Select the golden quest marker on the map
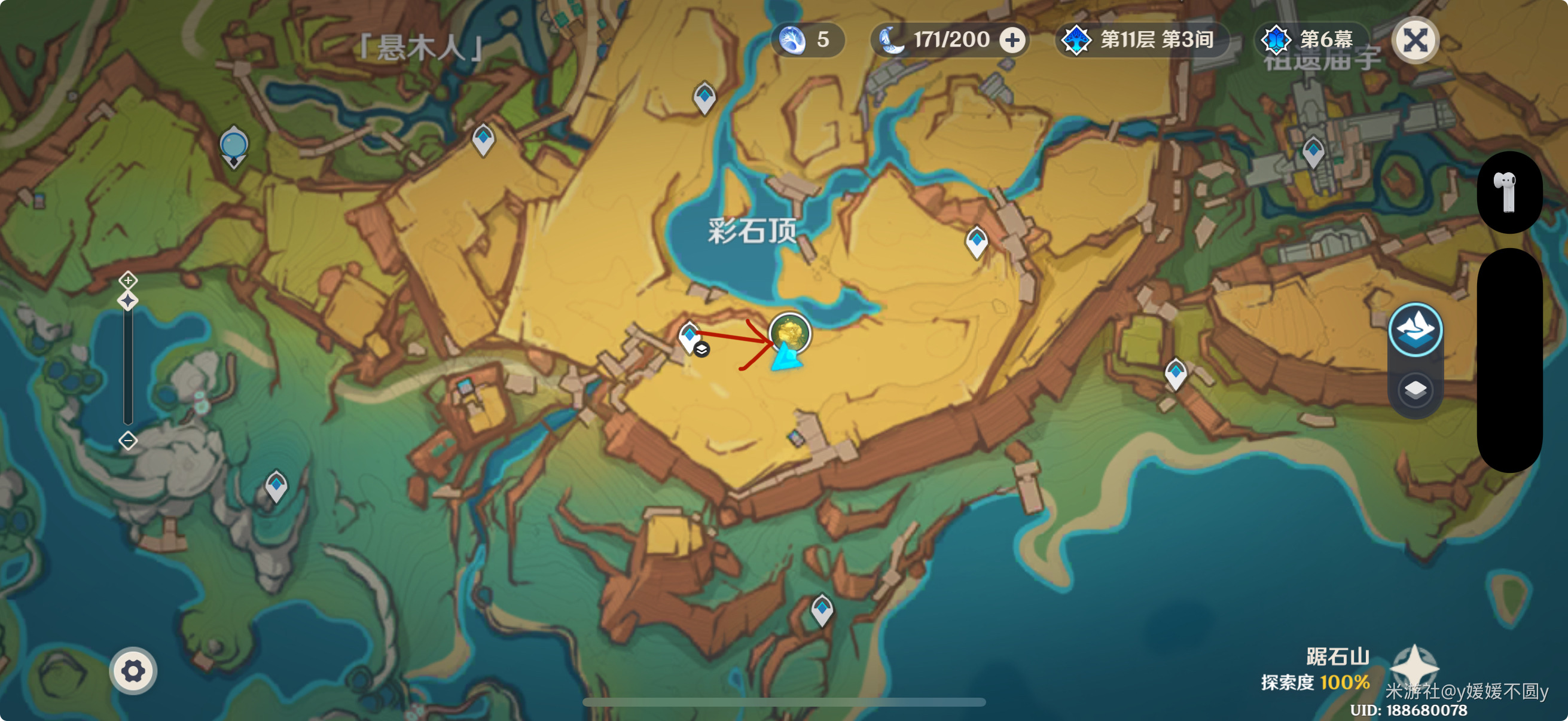 coord(789,333)
